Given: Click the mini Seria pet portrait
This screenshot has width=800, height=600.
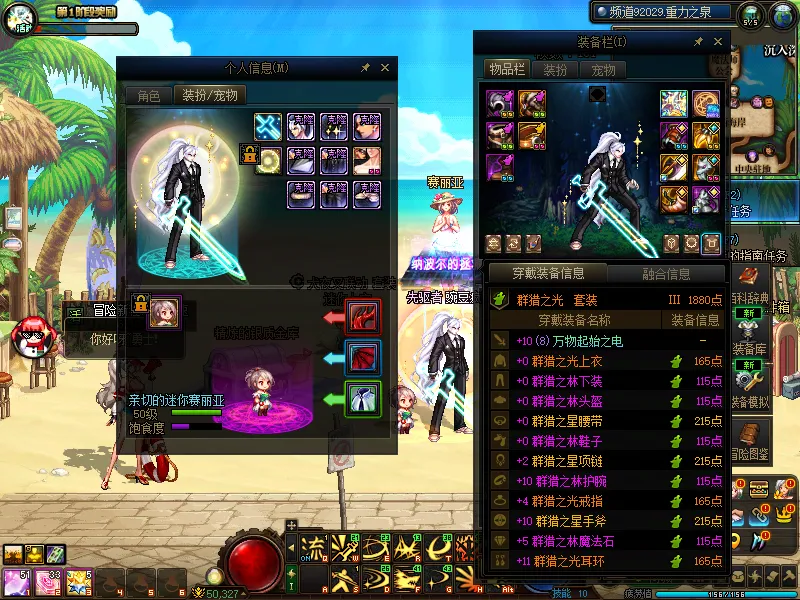Looking at the screenshot, I should [164, 311].
